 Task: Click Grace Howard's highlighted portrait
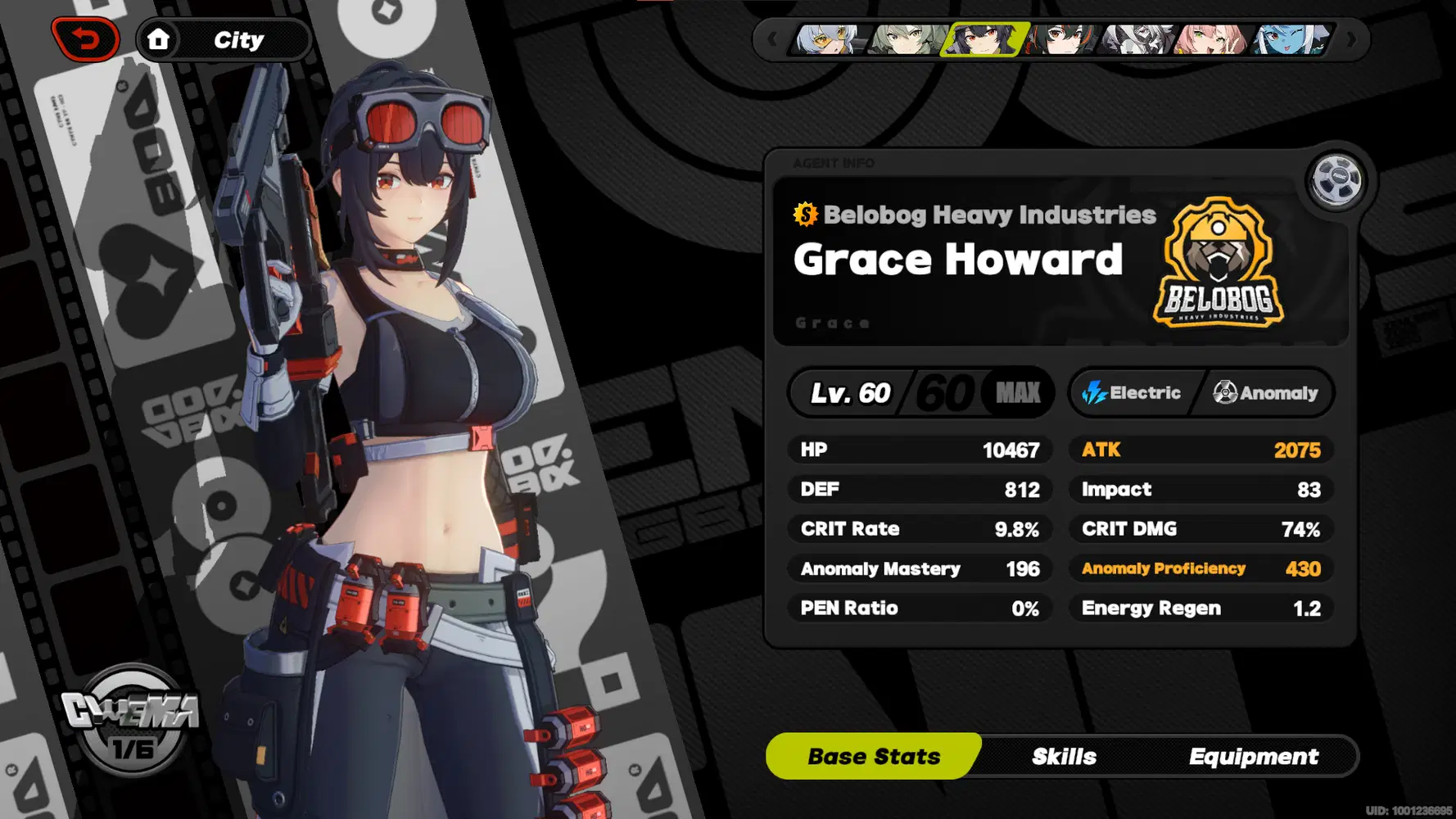(x=983, y=41)
